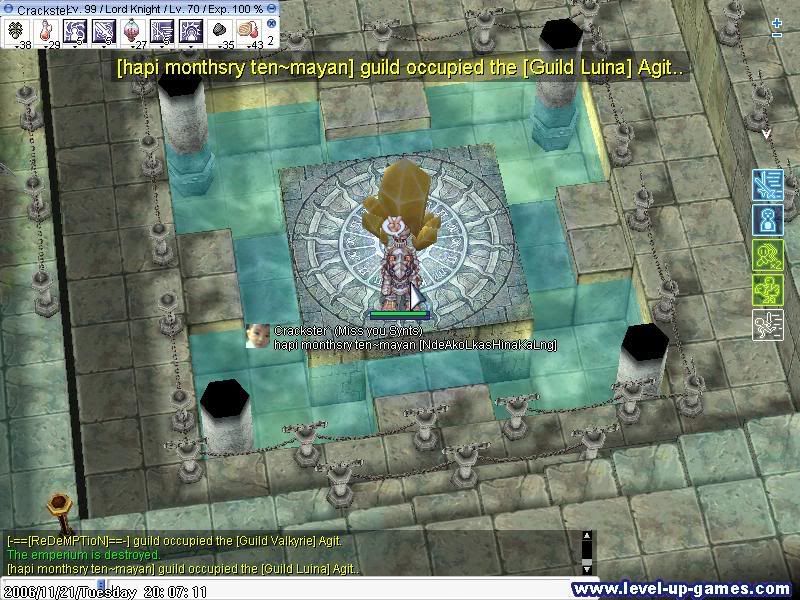Viewport: 800px width, 600px height.
Task: Activate the sunburst aura skill hotkey
Action: 191,30
